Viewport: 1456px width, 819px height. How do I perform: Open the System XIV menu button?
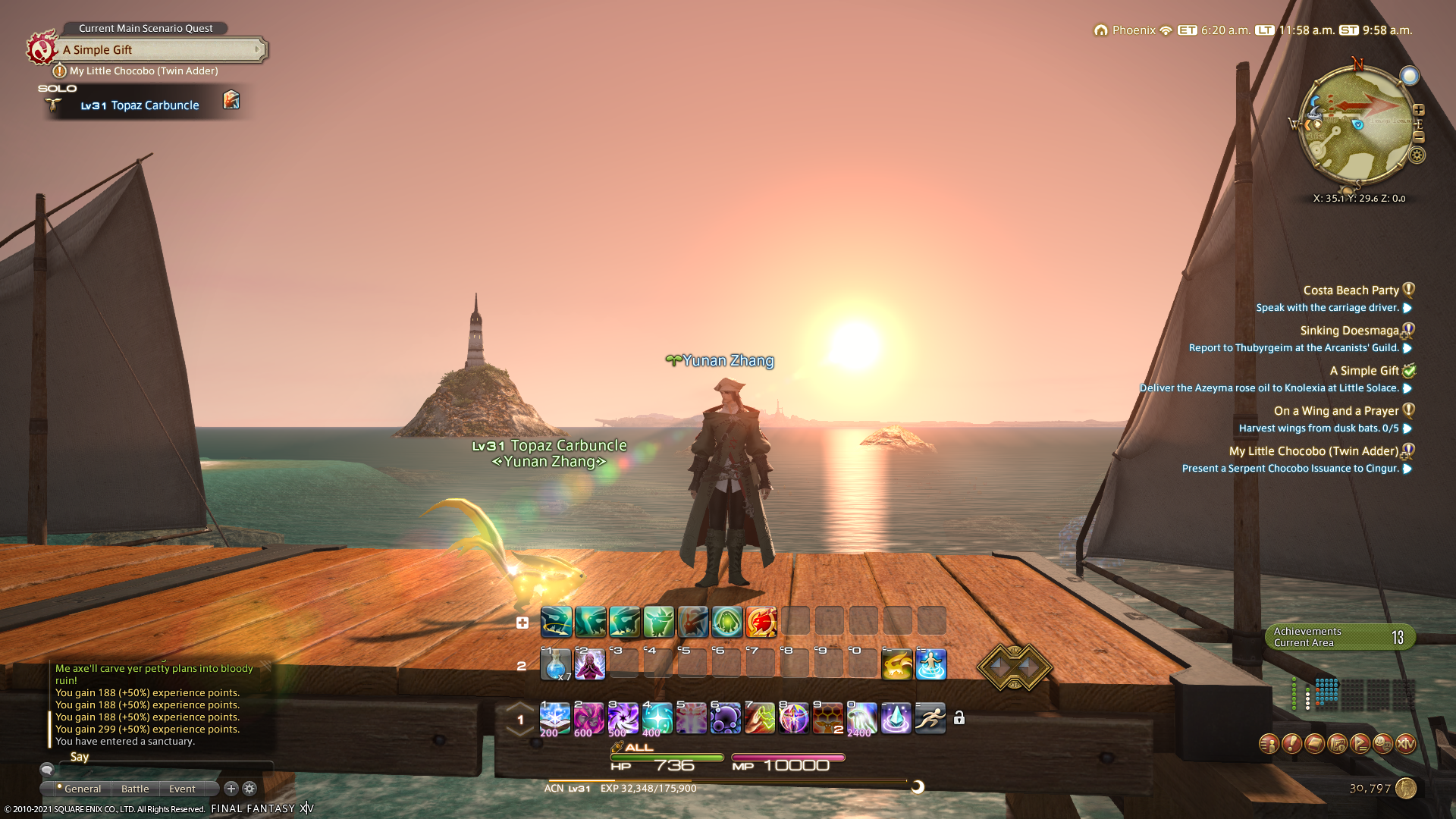(x=1406, y=744)
